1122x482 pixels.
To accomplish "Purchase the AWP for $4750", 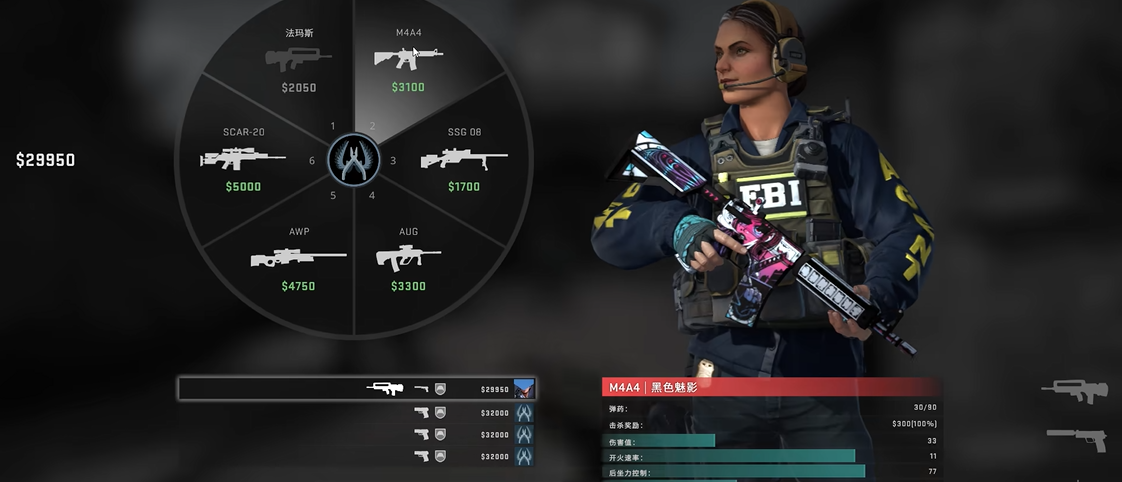I will [x=298, y=258].
